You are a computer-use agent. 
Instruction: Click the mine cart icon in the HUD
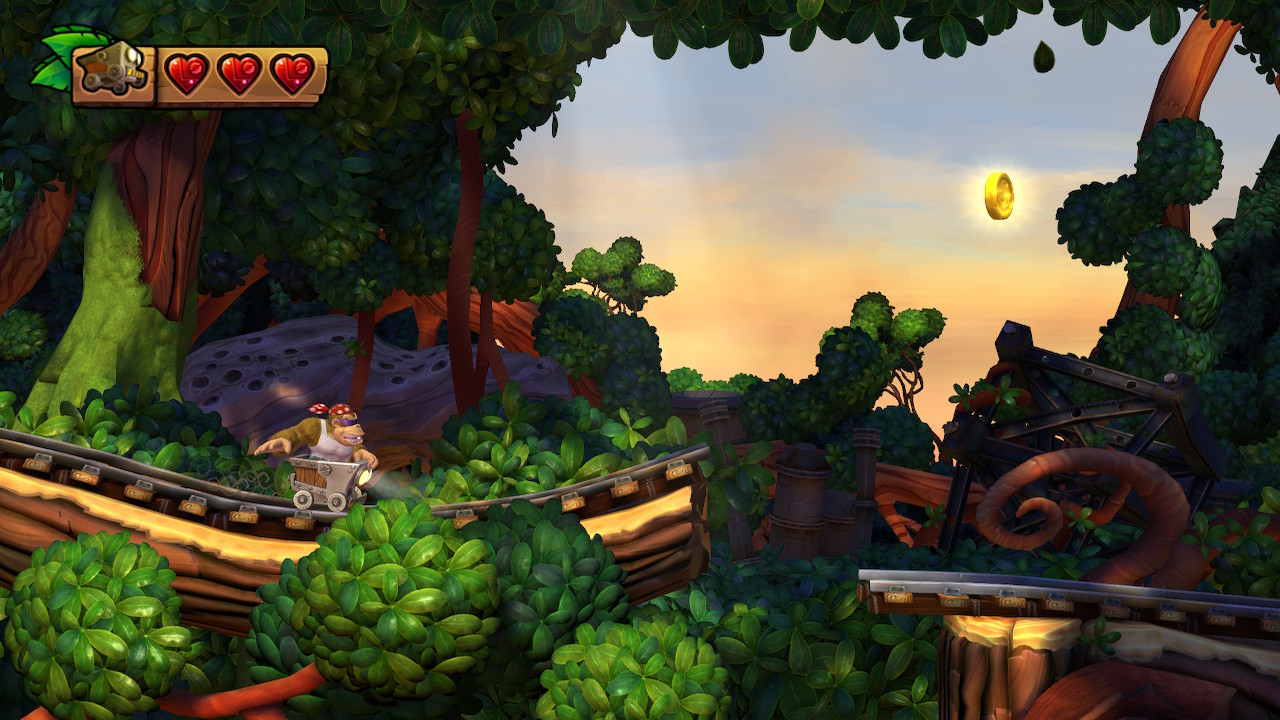click(113, 75)
